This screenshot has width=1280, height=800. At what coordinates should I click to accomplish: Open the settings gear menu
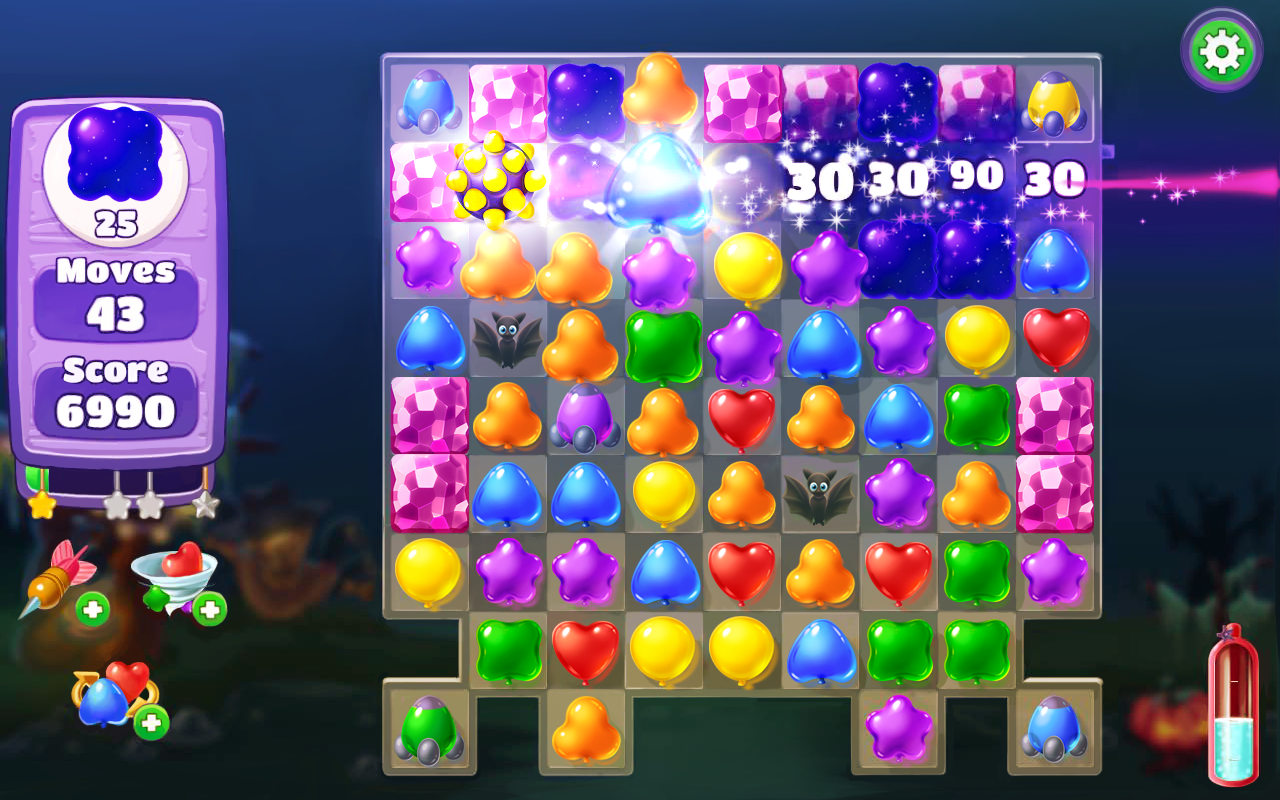[x=1221, y=50]
